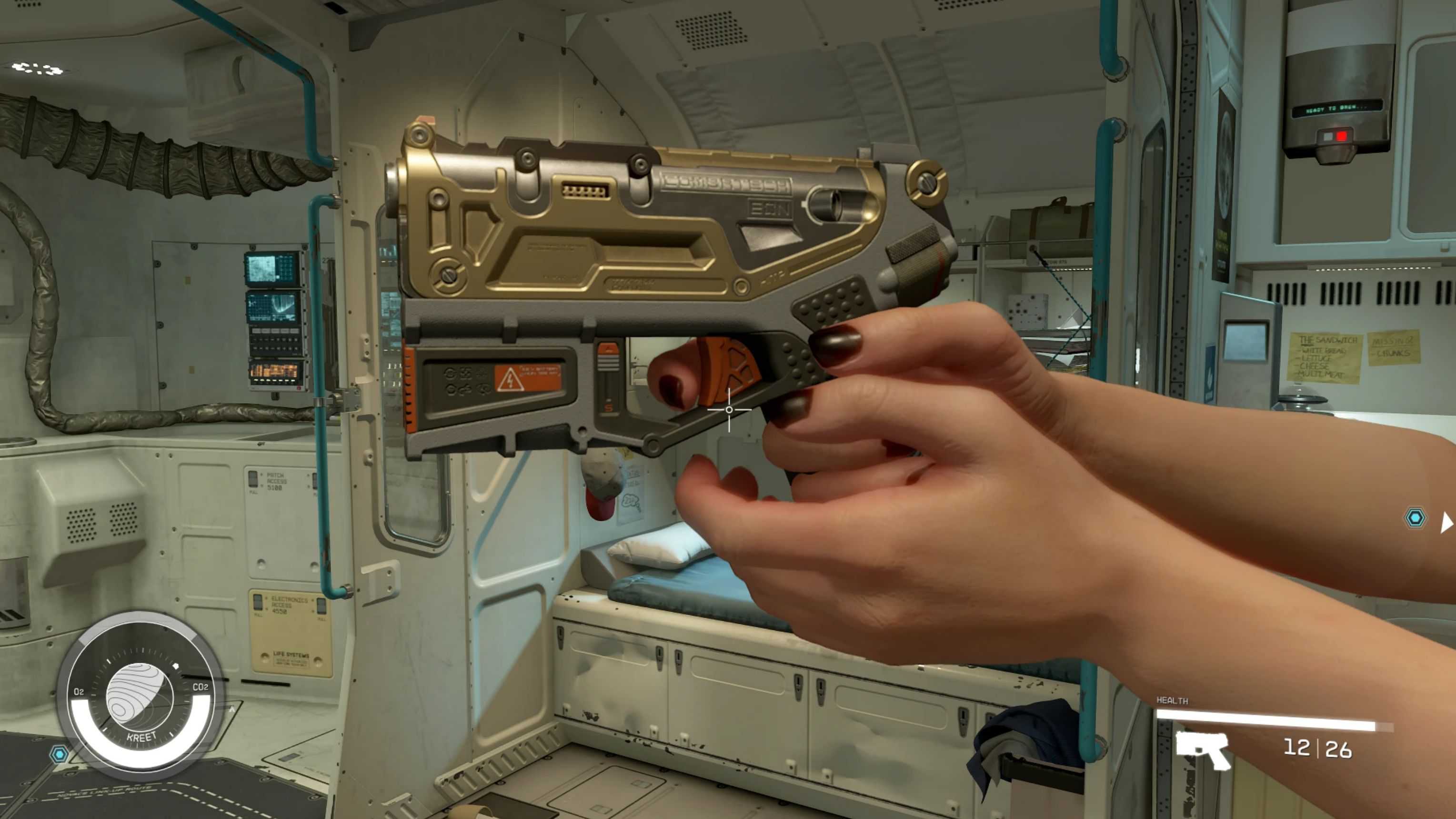
Task: Click the hexagon objective marker beside the white arrow
Action: 1416,518
